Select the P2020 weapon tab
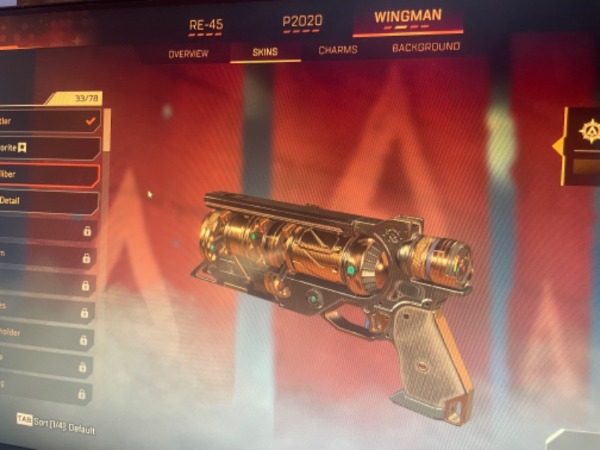Image resolution: width=600 pixels, height=450 pixels. click(300, 20)
